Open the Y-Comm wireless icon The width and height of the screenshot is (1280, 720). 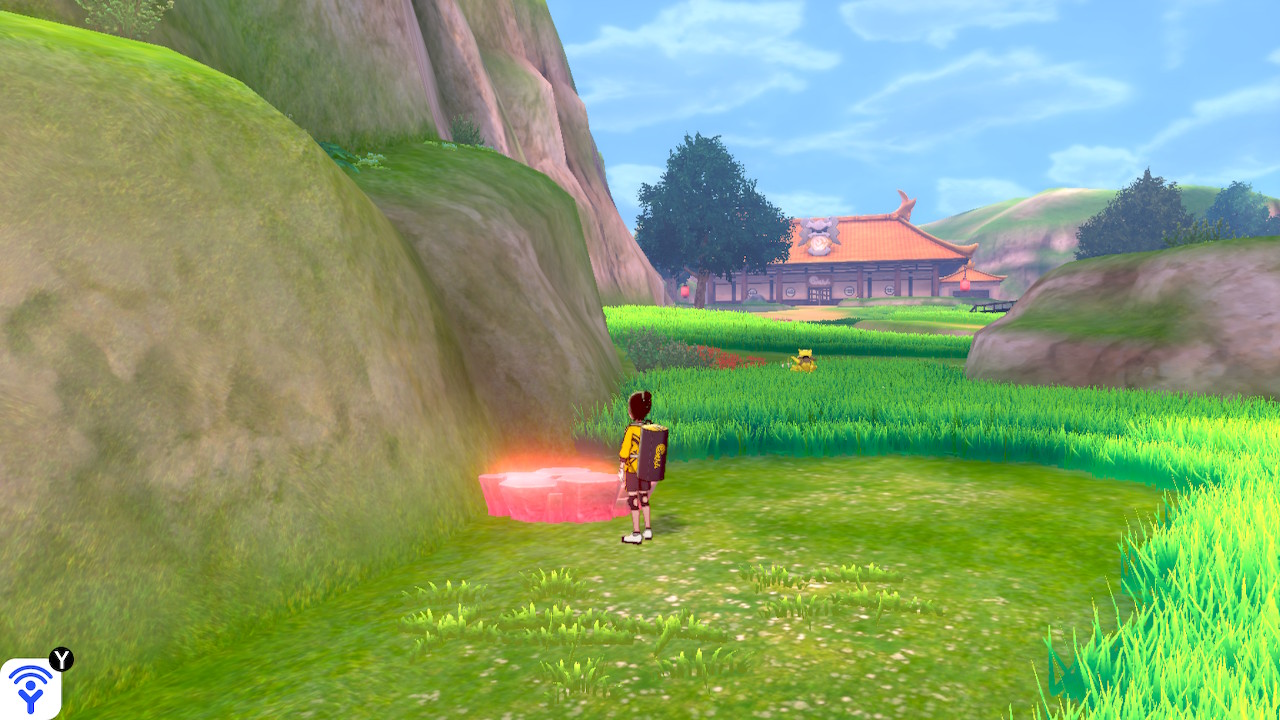(x=30, y=688)
